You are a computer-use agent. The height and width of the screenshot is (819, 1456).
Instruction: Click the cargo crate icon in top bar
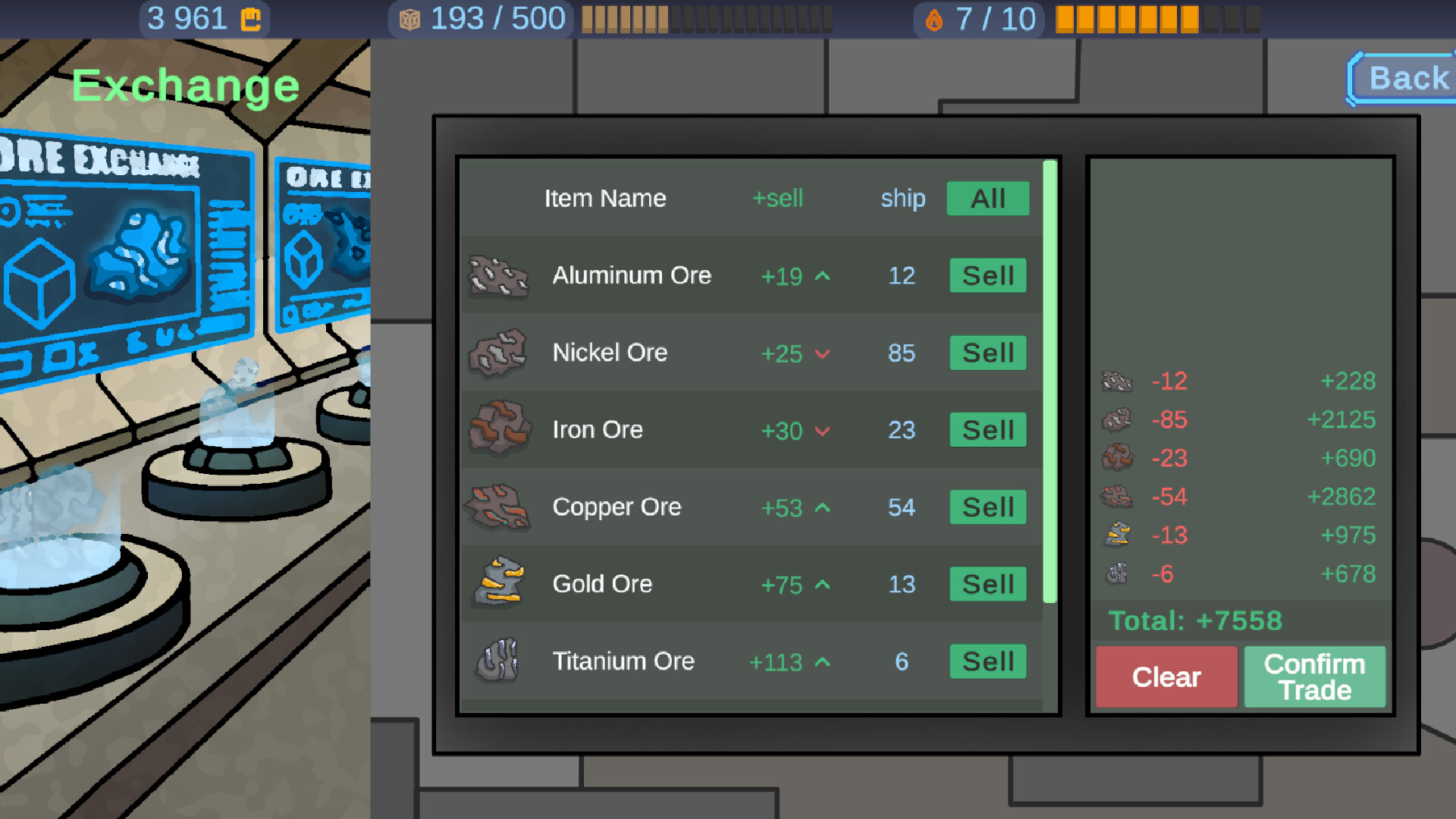tap(409, 18)
